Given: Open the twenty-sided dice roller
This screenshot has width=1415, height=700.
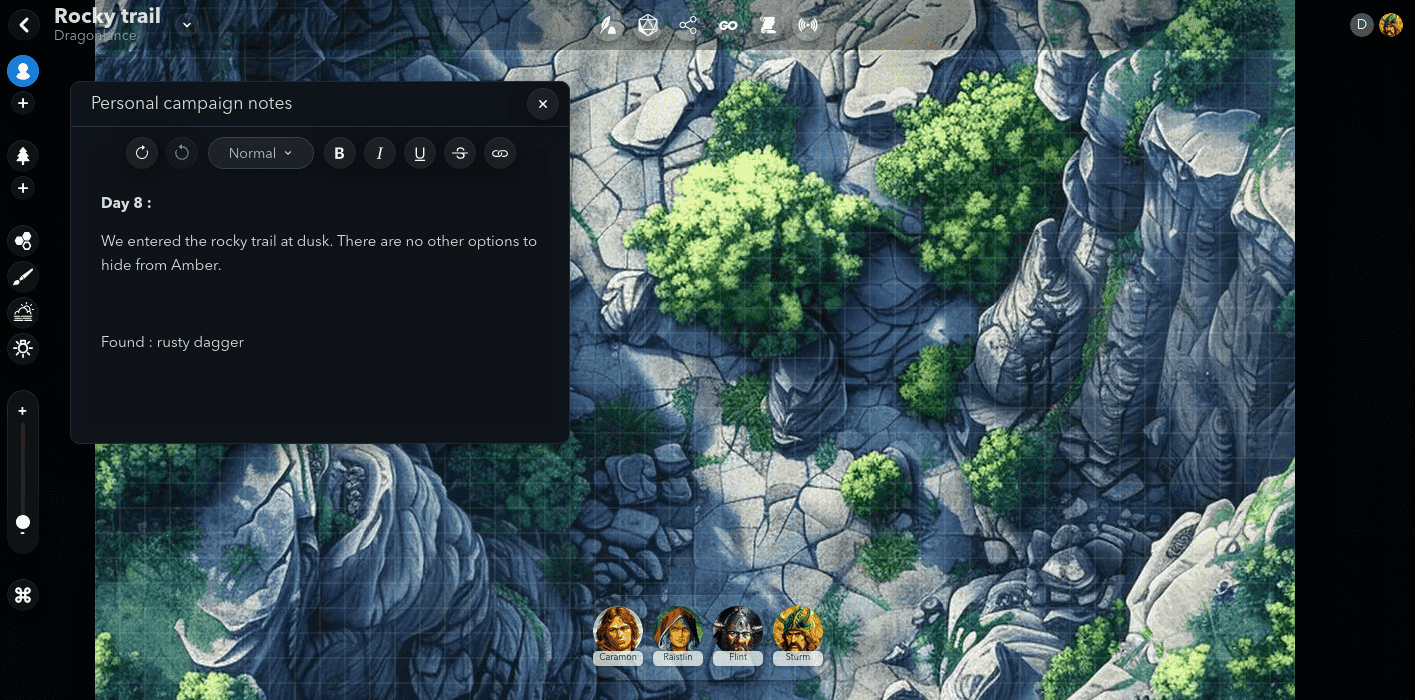Looking at the screenshot, I should [x=648, y=26].
